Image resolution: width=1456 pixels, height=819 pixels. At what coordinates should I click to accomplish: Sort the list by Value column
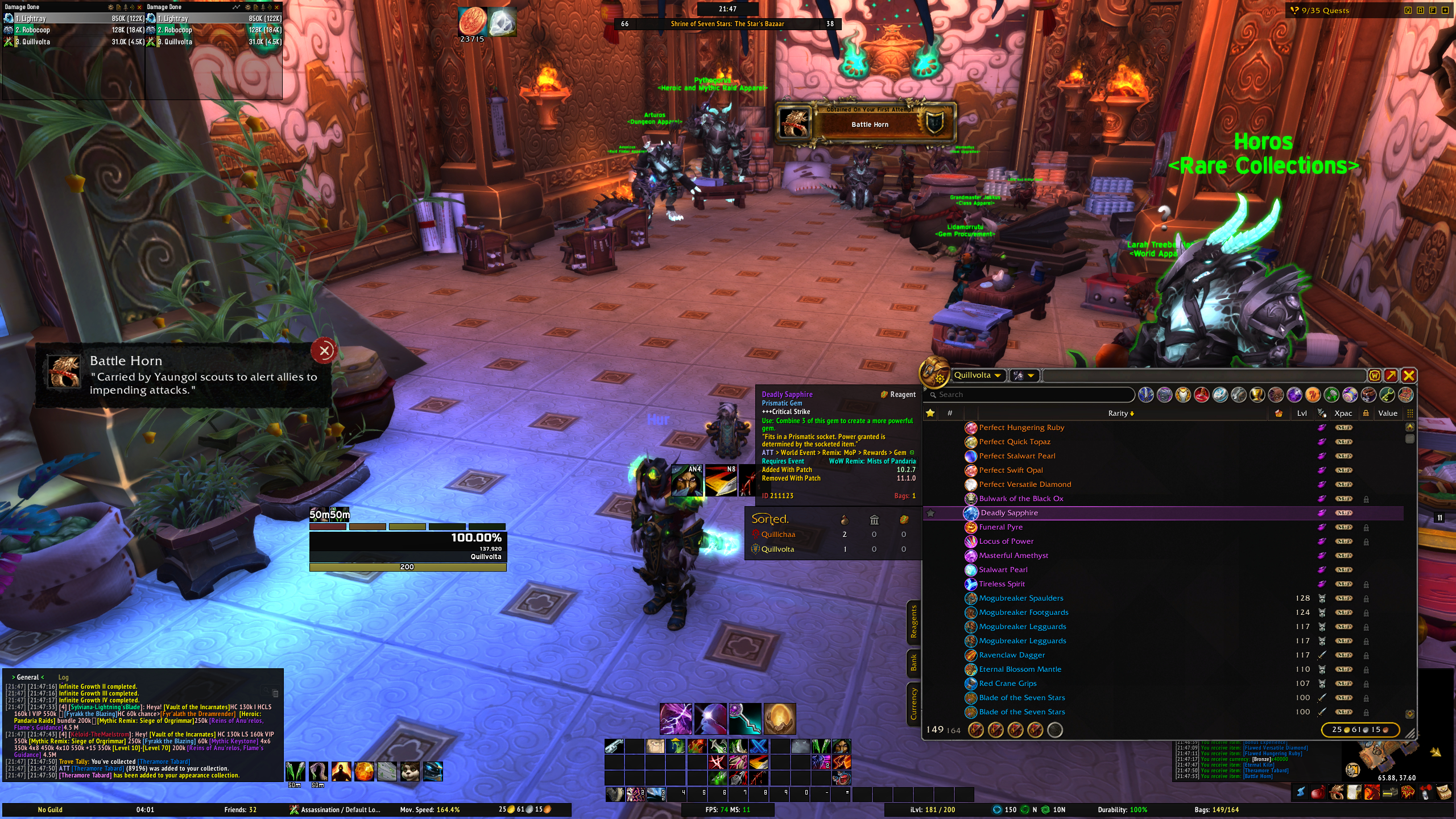pyautogui.click(x=1387, y=413)
